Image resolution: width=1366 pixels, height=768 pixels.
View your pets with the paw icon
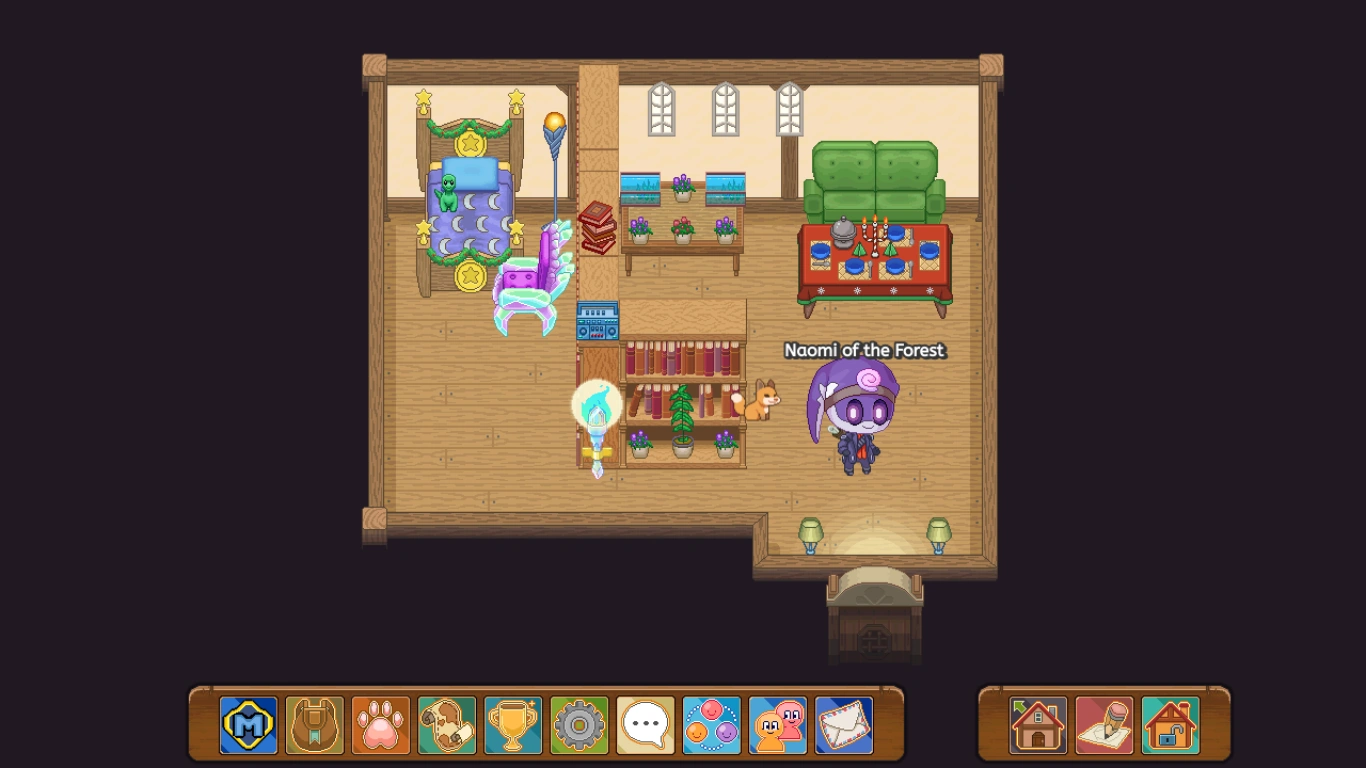(x=380, y=725)
